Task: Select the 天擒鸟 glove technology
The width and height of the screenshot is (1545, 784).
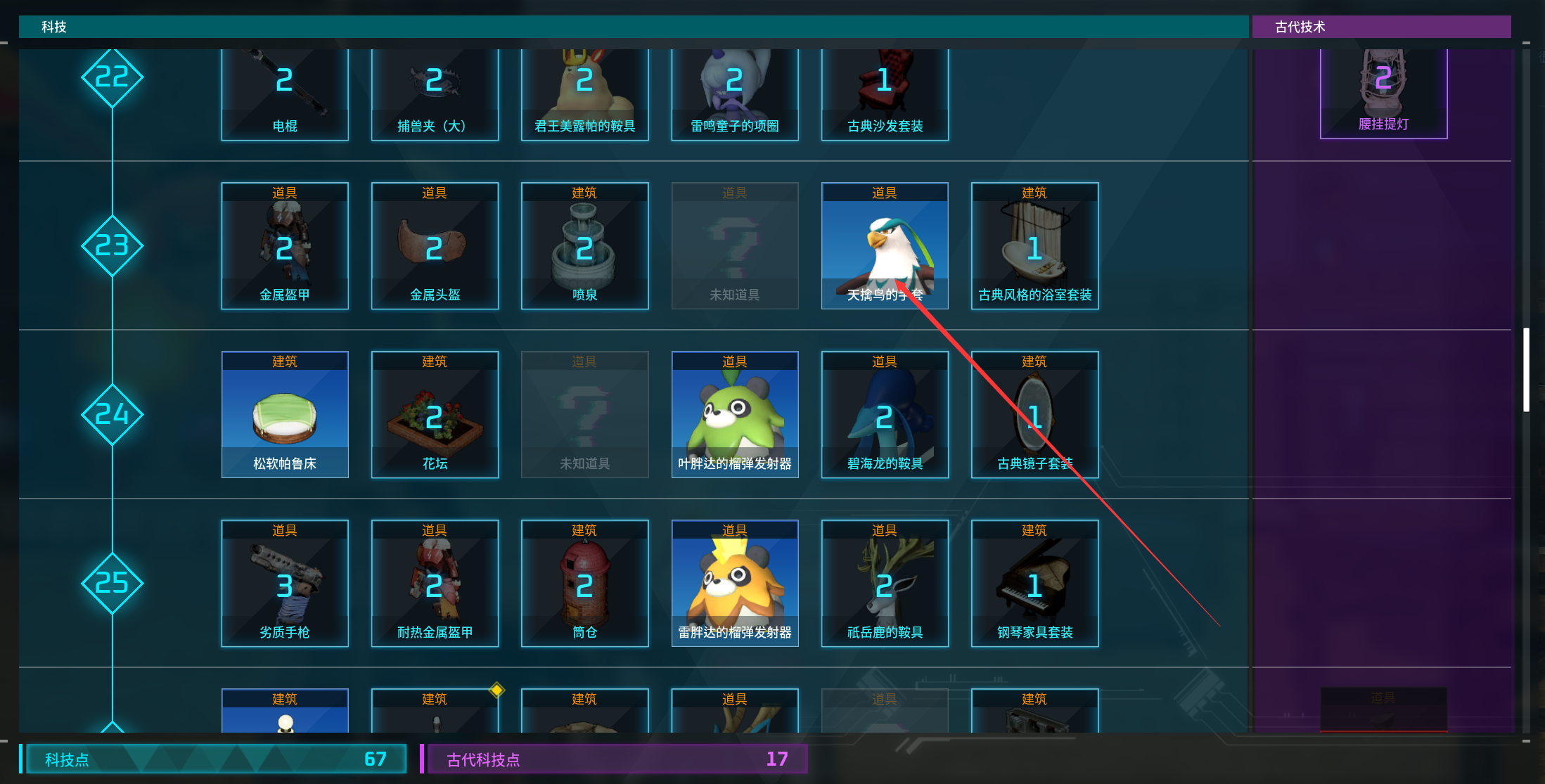Action: pos(885,246)
